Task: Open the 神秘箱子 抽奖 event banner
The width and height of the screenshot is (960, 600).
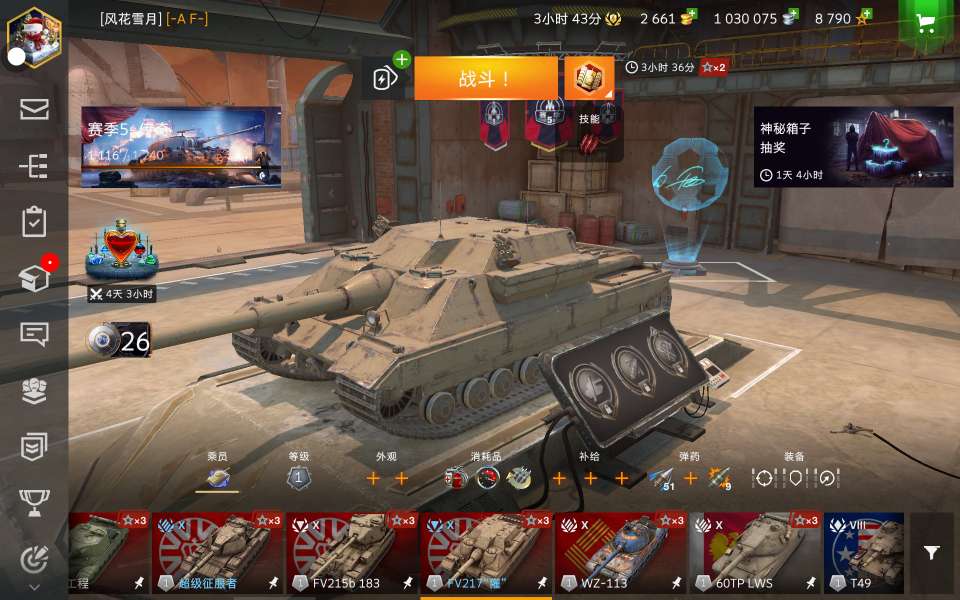Action: tap(853, 147)
